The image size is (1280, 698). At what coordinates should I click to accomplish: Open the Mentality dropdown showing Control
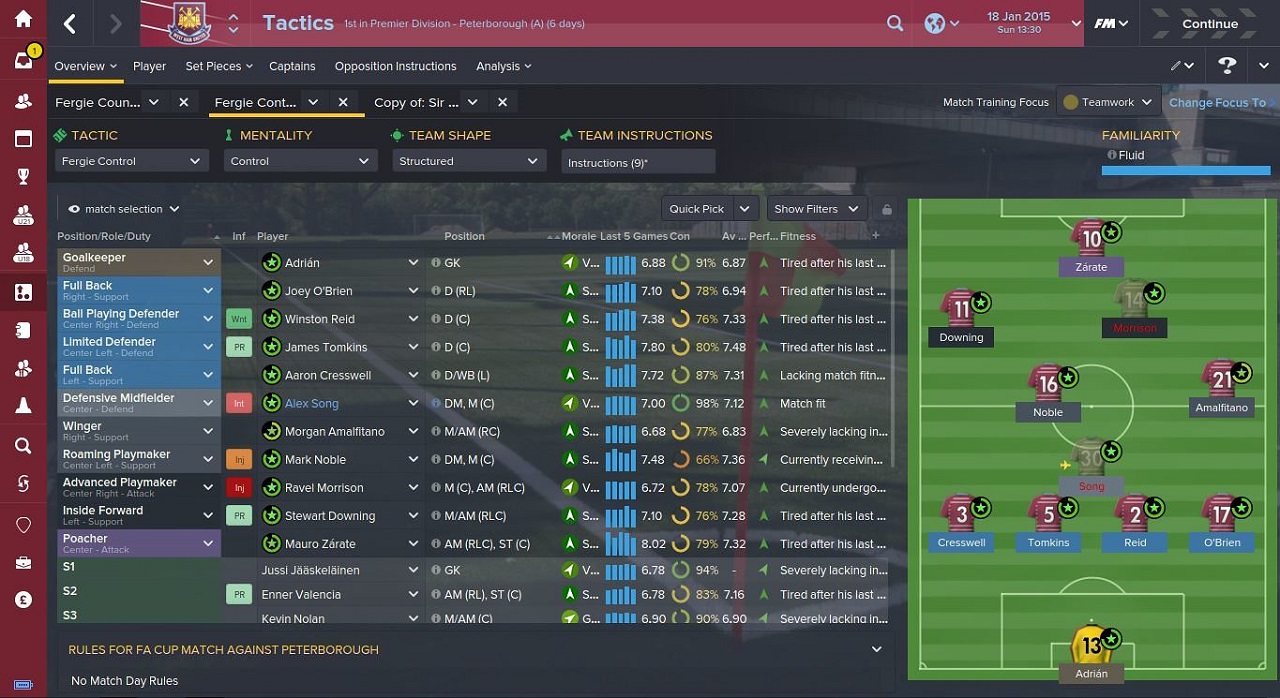click(x=300, y=161)
